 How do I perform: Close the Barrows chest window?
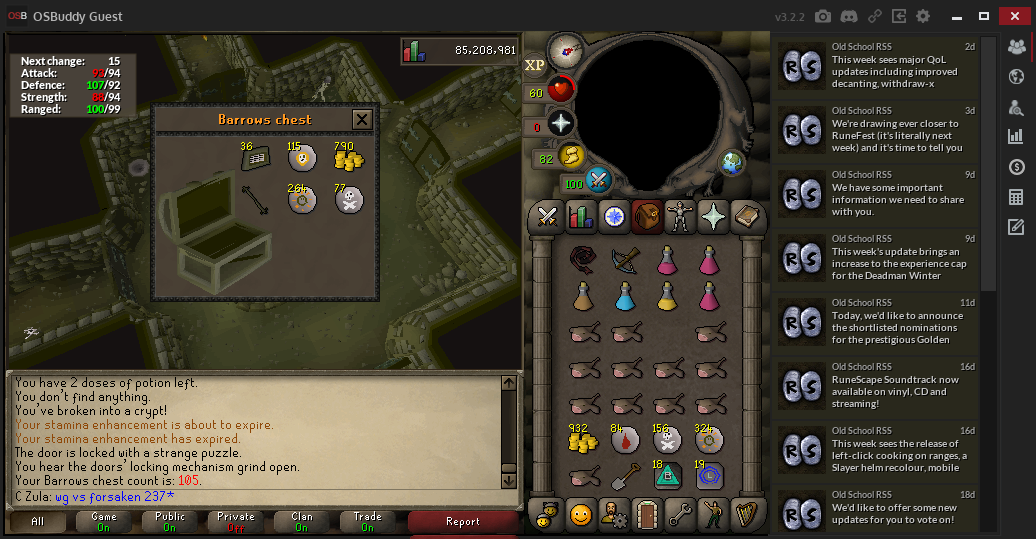pyautogui.click(x=362, y=120)
